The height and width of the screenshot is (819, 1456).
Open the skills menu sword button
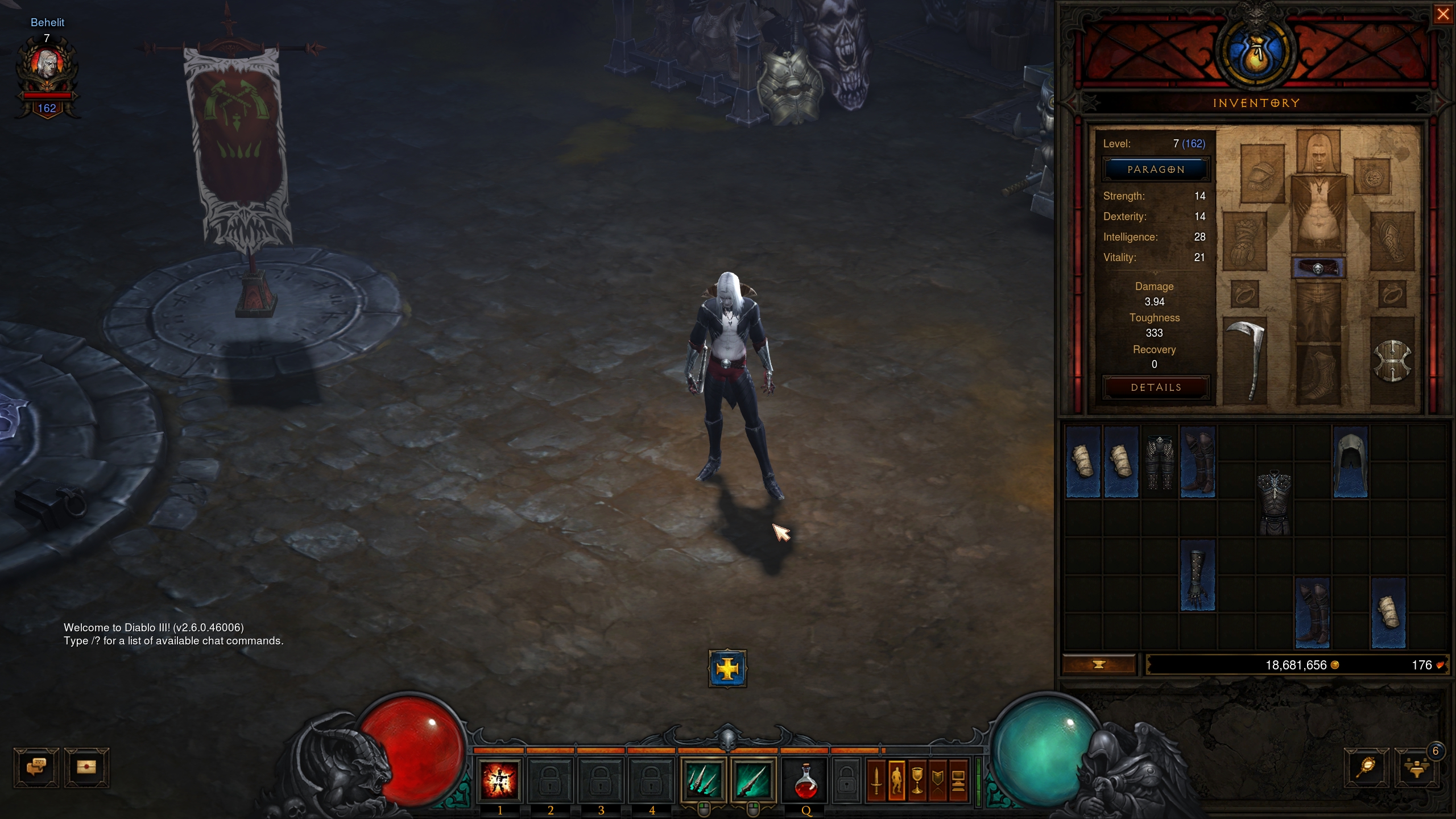[876, 780]
